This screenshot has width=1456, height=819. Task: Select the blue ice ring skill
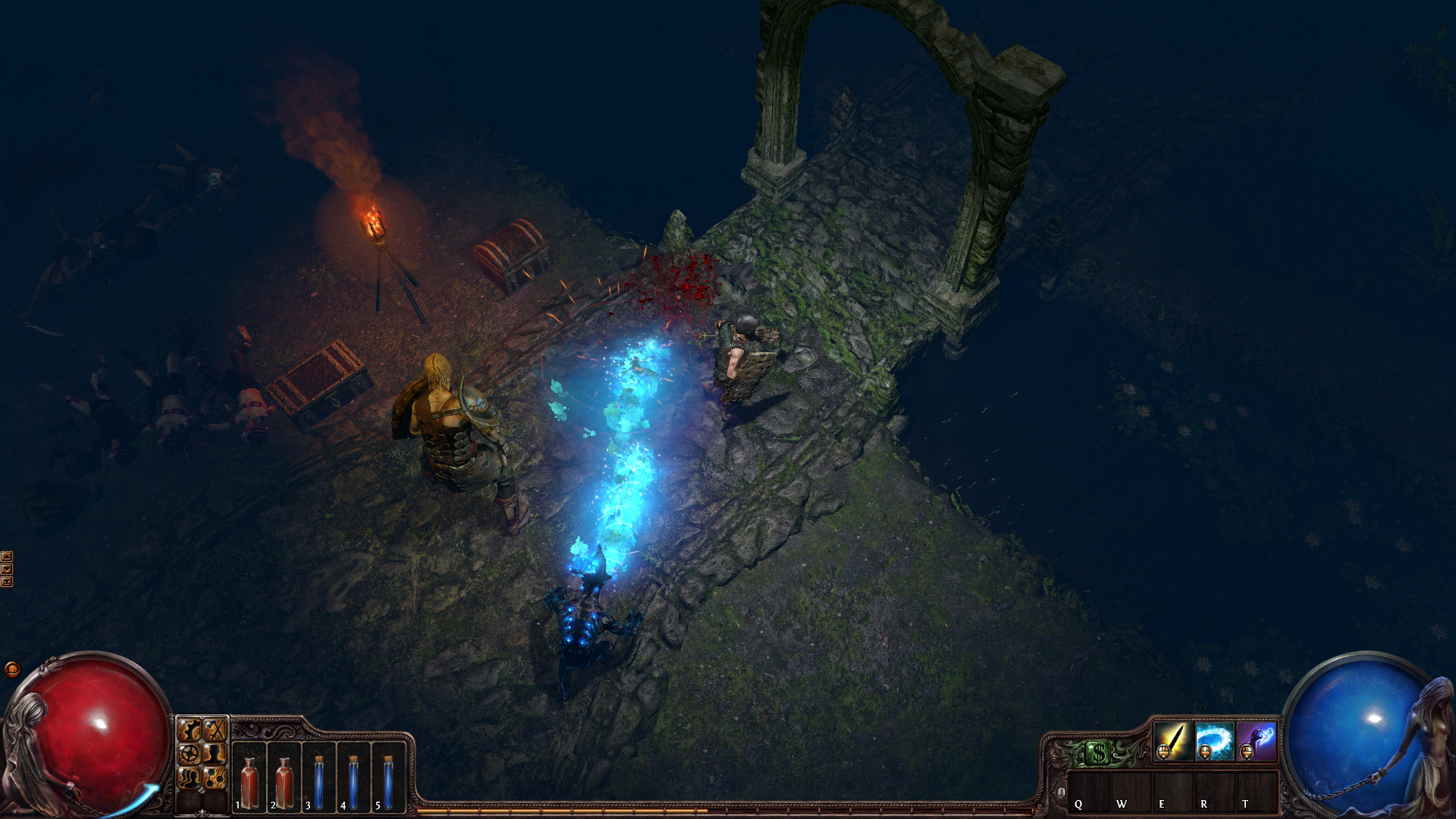(x=1214, y=740)
